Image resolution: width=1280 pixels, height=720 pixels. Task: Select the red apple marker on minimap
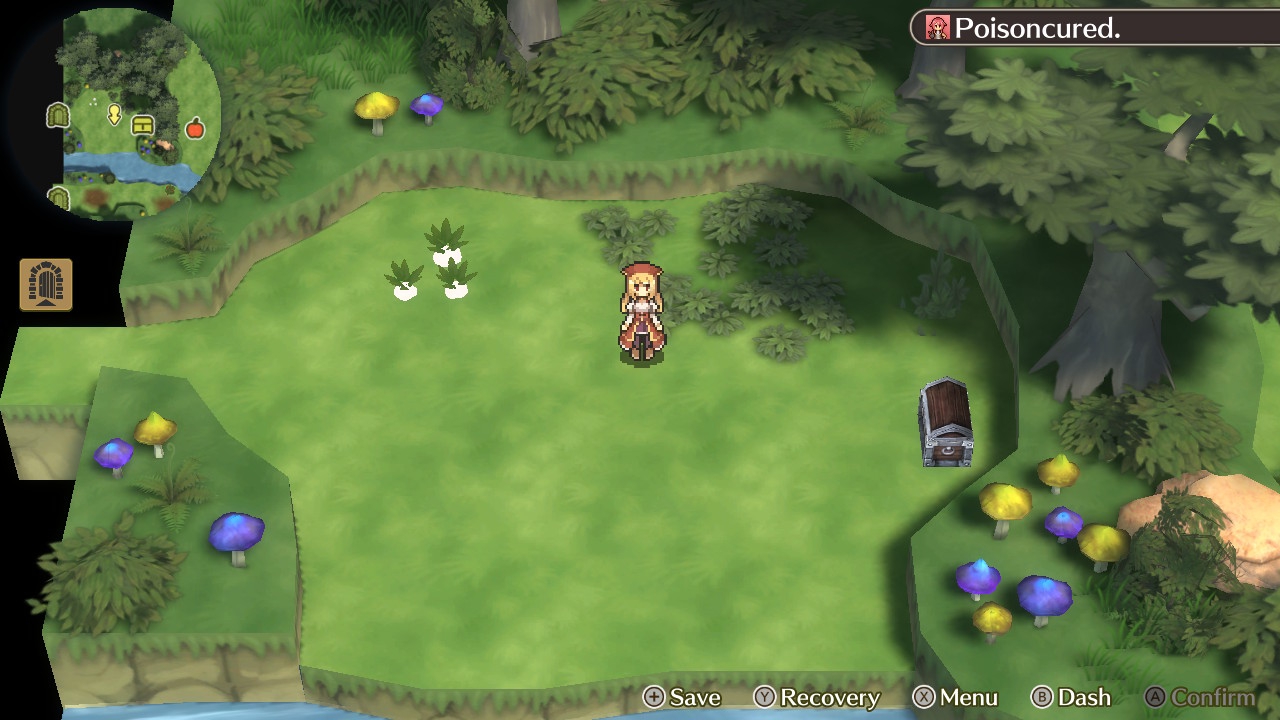click(195, 128)
